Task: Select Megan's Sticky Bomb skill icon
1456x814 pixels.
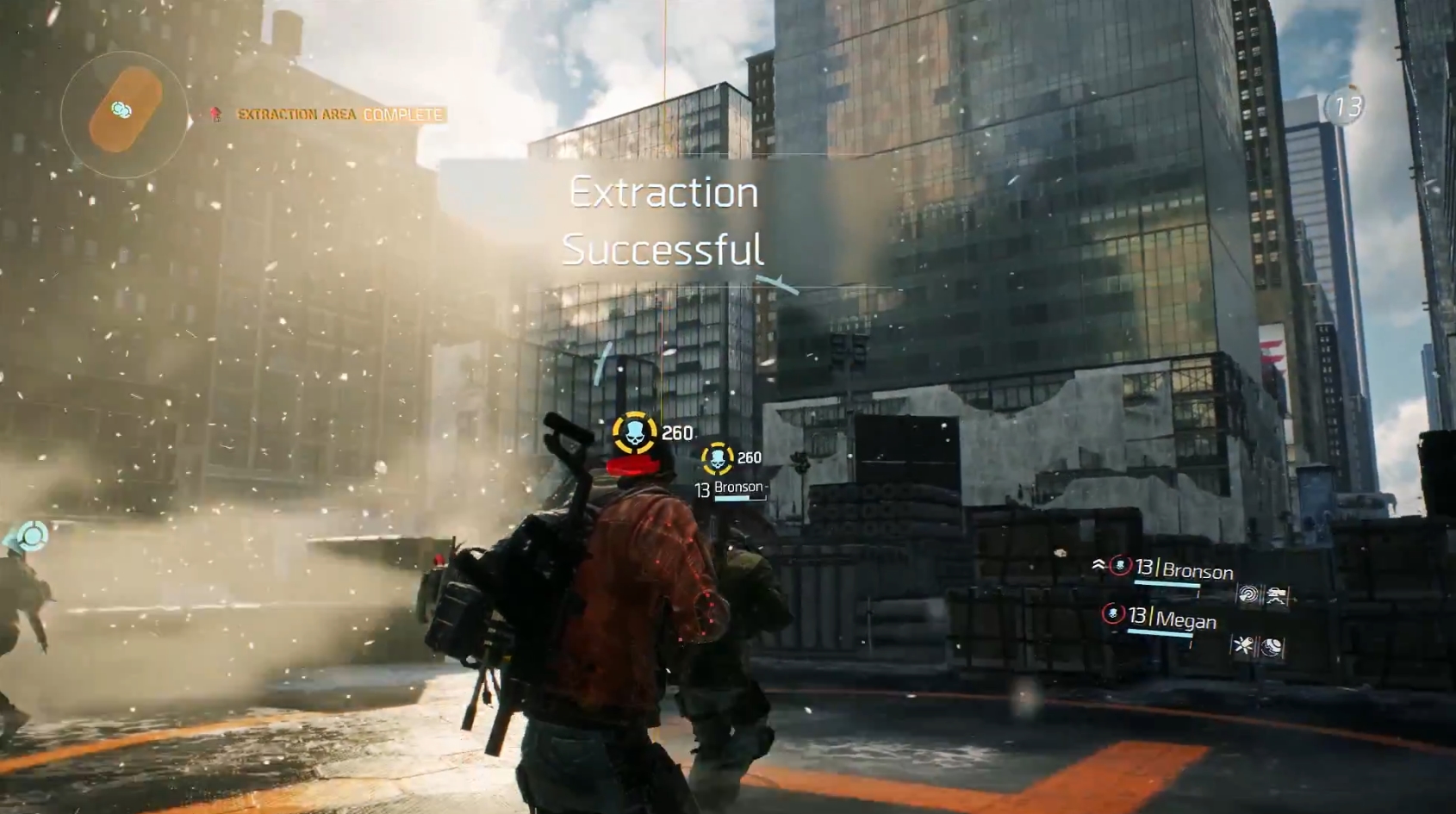Action: pyautogui.click(x=1242, y=643)
